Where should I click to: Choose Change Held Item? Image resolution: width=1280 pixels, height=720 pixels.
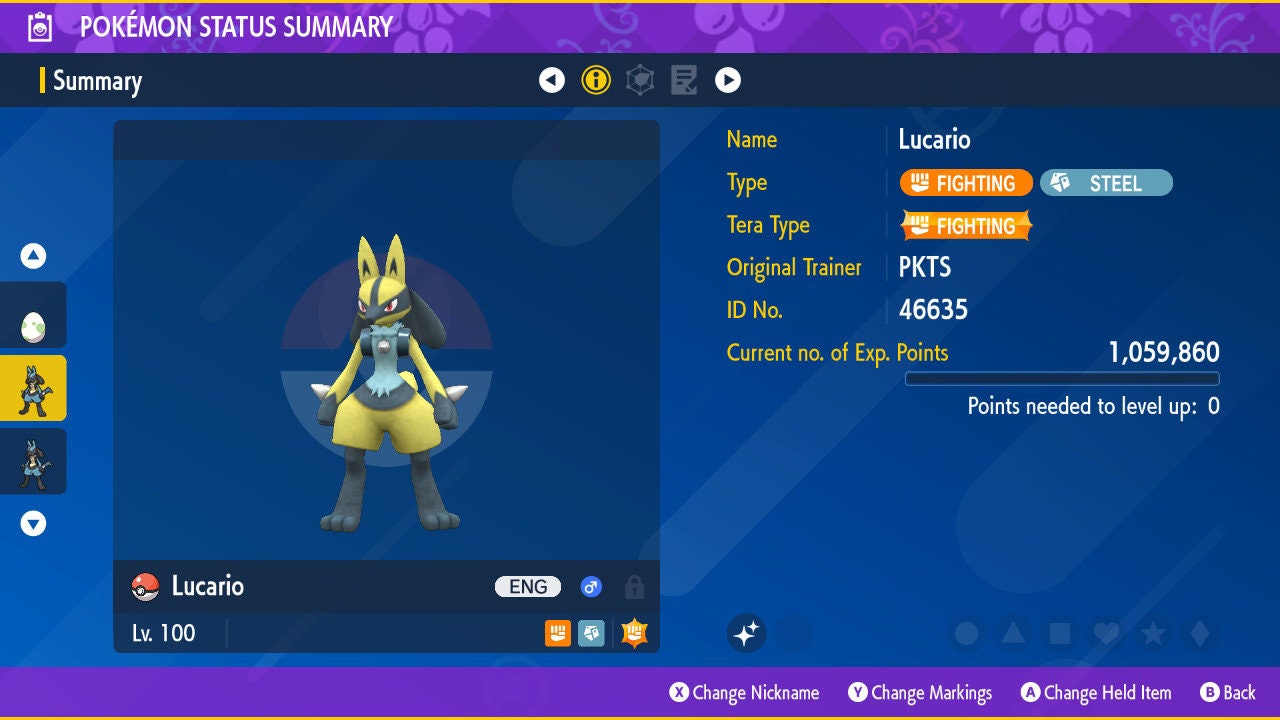tap(1095, 692)
